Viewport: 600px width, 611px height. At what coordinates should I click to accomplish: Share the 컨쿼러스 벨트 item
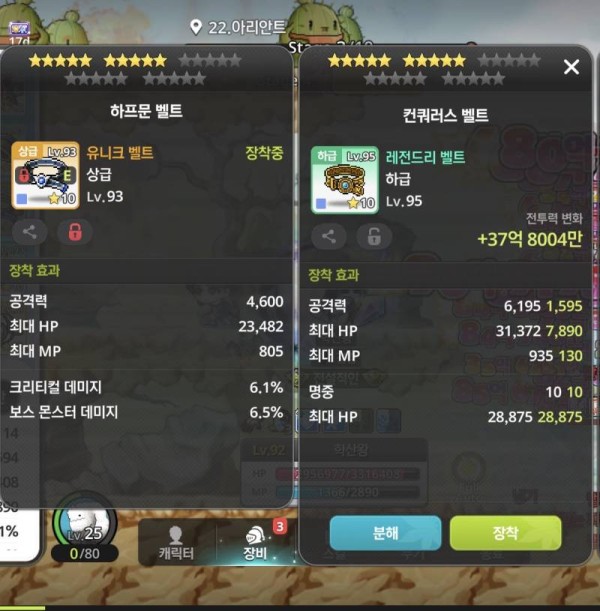[329, 236]
